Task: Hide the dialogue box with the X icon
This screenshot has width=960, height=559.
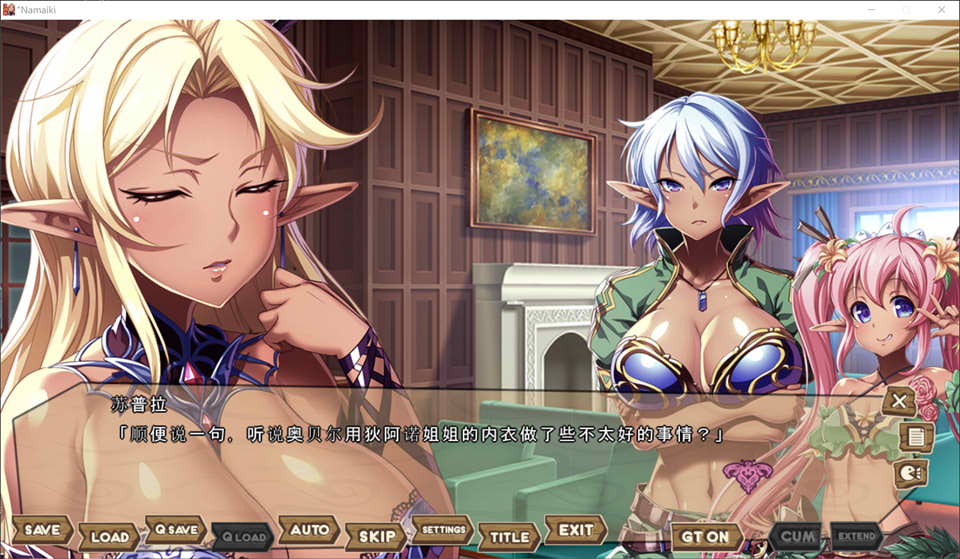Action: [x=899, y=402]
